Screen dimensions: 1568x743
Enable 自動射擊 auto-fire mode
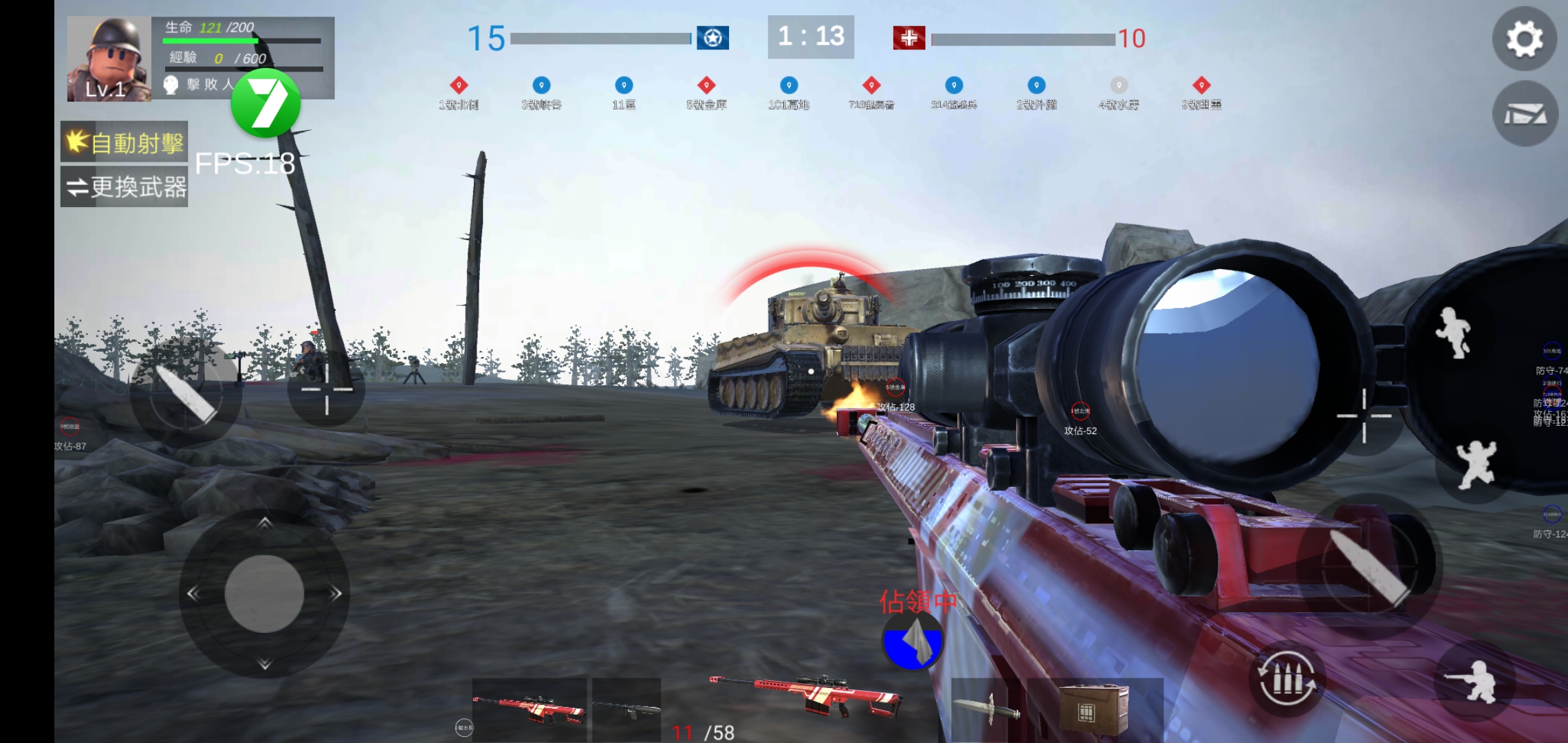[x=124, y=142]
